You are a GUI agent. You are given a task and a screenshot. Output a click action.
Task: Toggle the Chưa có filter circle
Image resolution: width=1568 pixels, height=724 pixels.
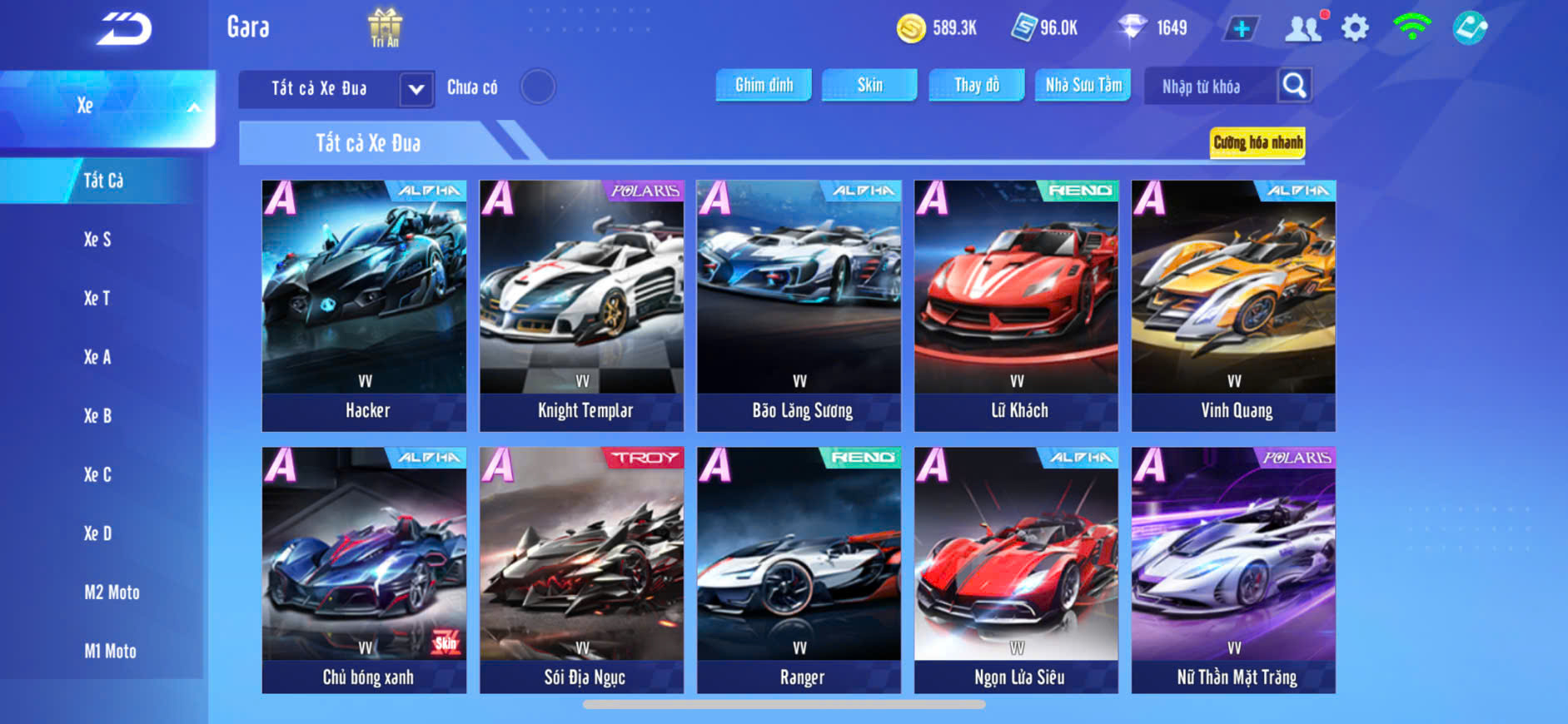click(538, 87)
